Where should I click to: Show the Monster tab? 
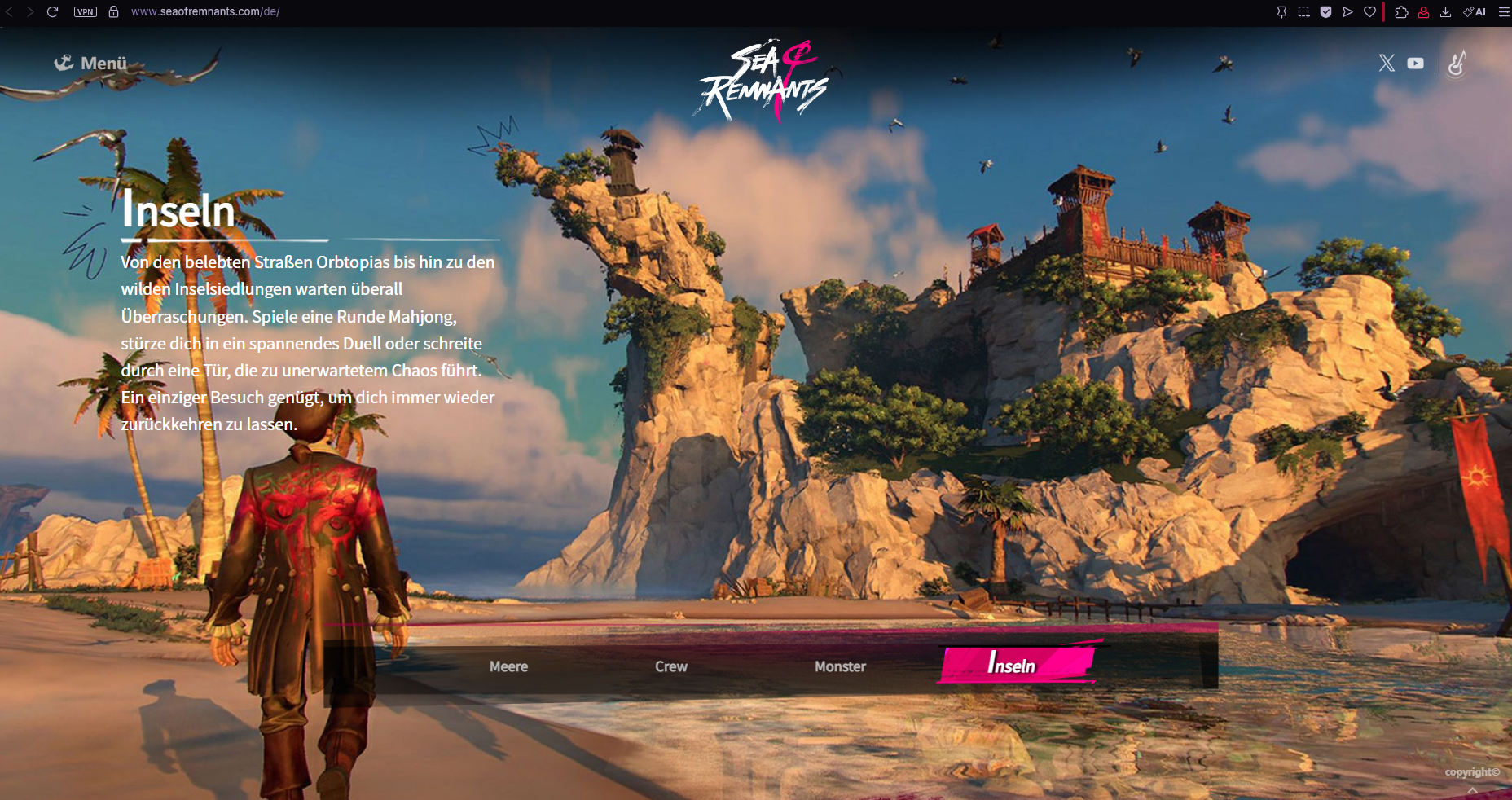(840, 666)
